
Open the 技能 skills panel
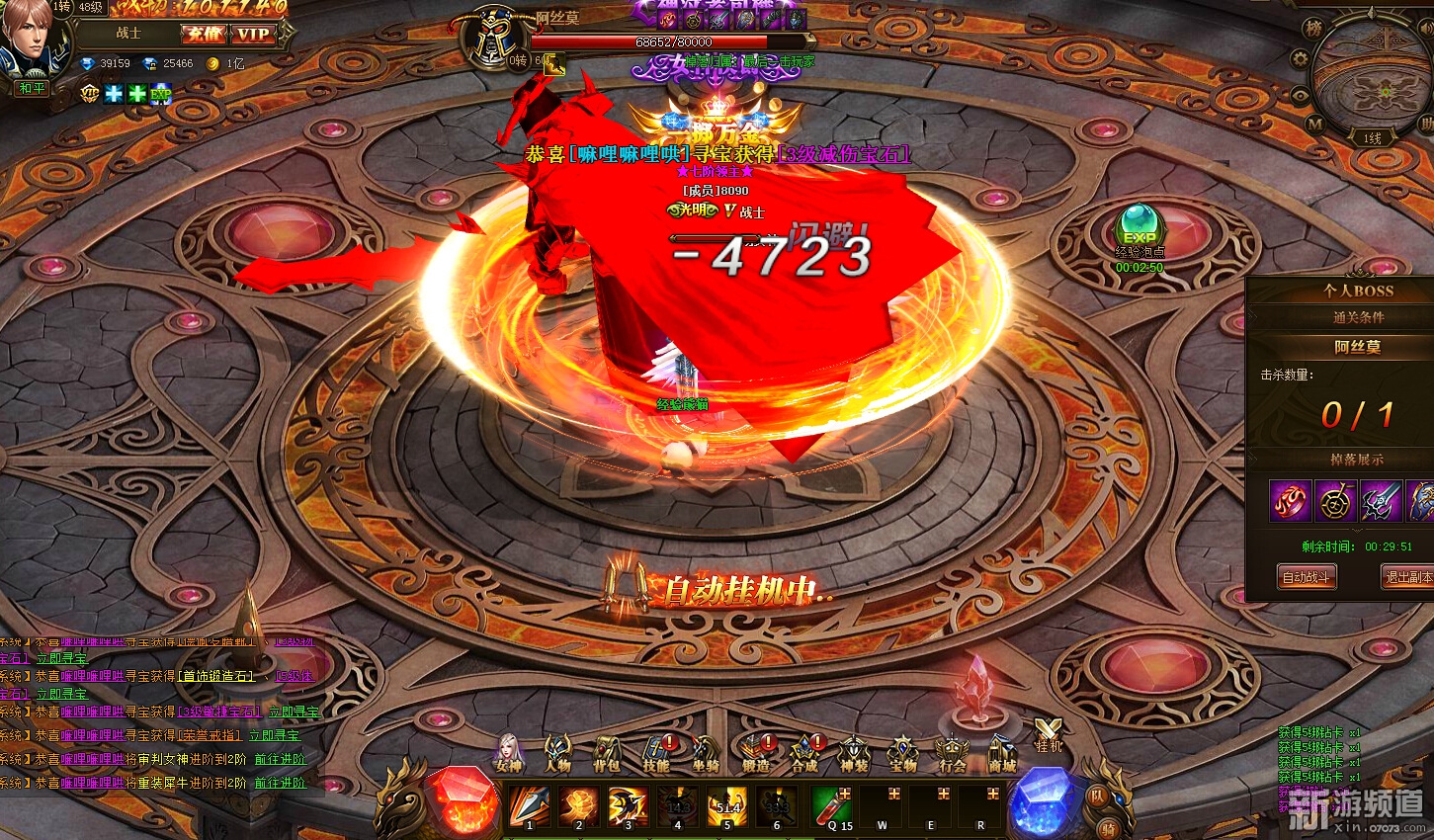click(x=656, y=753)
